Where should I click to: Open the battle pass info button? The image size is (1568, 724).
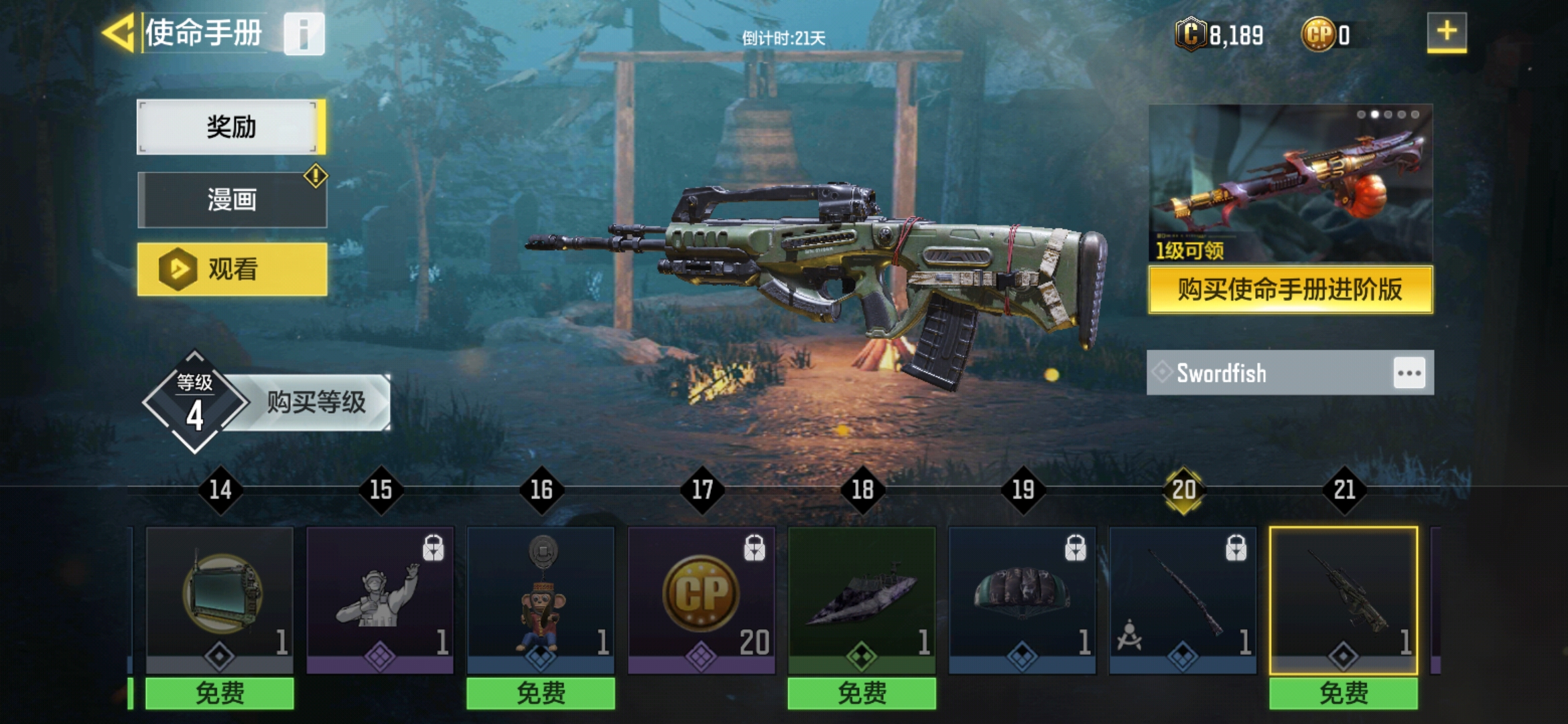pos(304,34)
